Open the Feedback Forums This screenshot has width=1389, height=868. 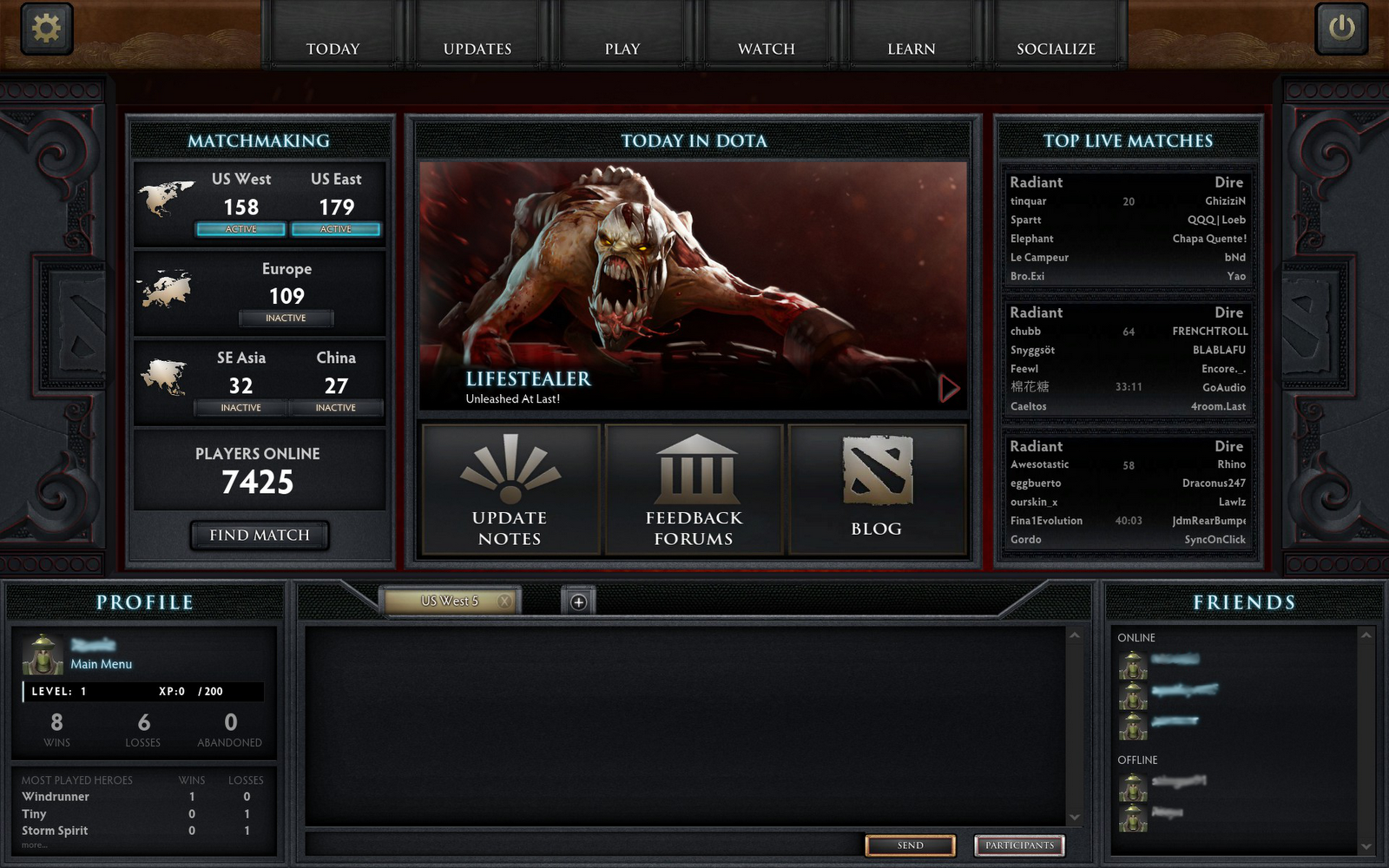[x=692, y=489]
